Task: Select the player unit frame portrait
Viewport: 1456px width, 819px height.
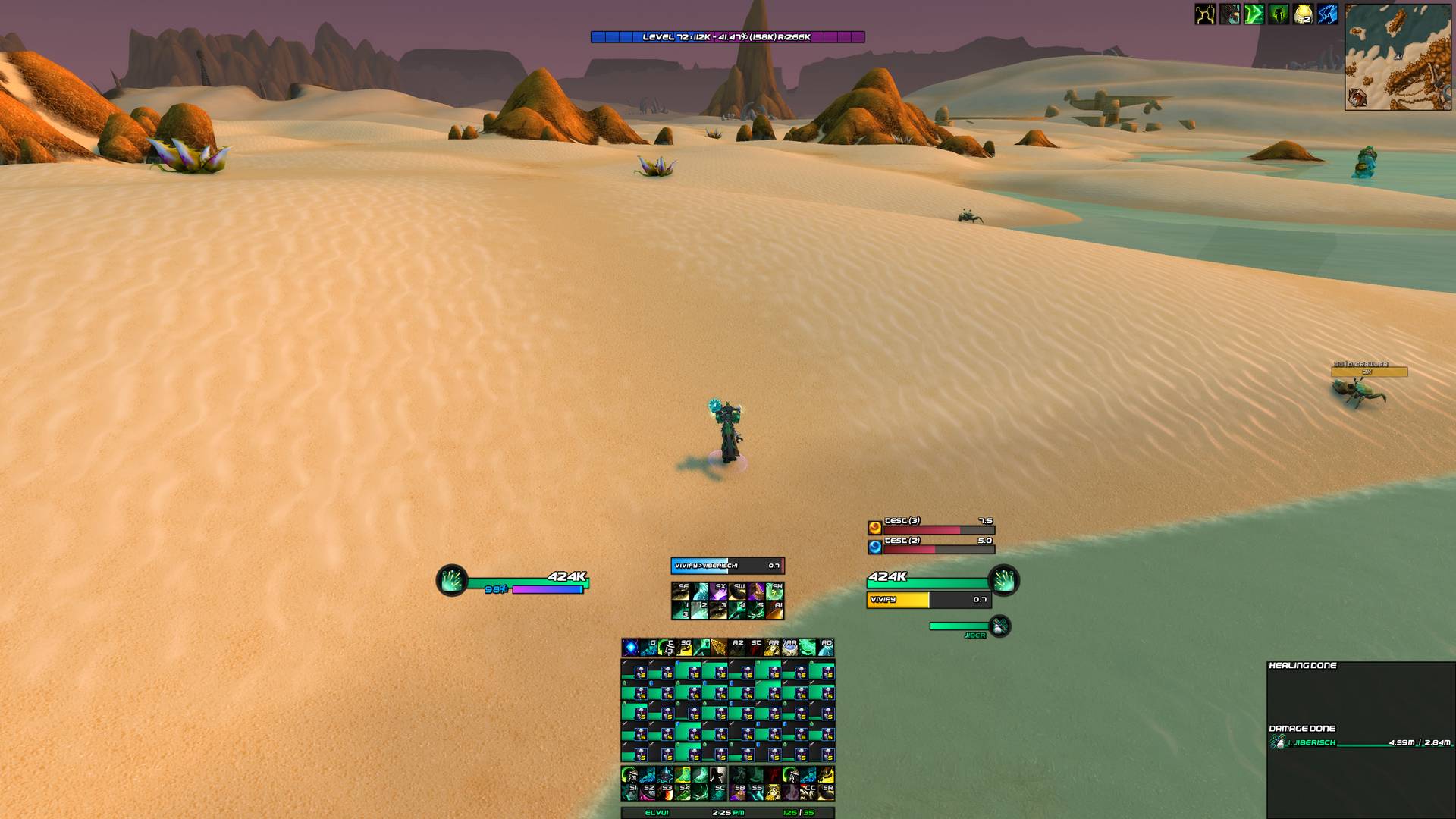Action: point(452,581)
